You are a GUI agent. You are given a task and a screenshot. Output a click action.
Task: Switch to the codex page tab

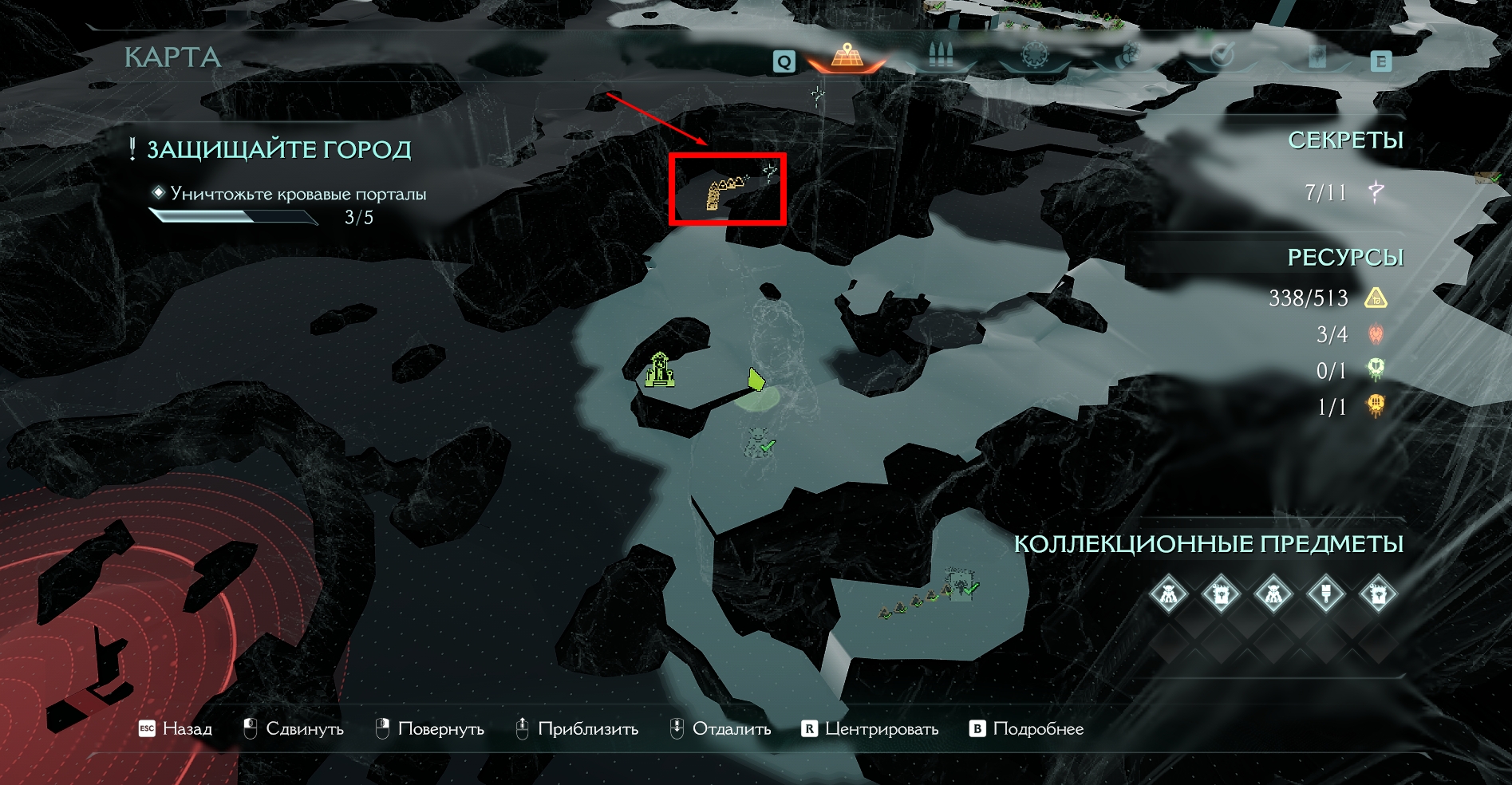click(x=1317, y=57)
